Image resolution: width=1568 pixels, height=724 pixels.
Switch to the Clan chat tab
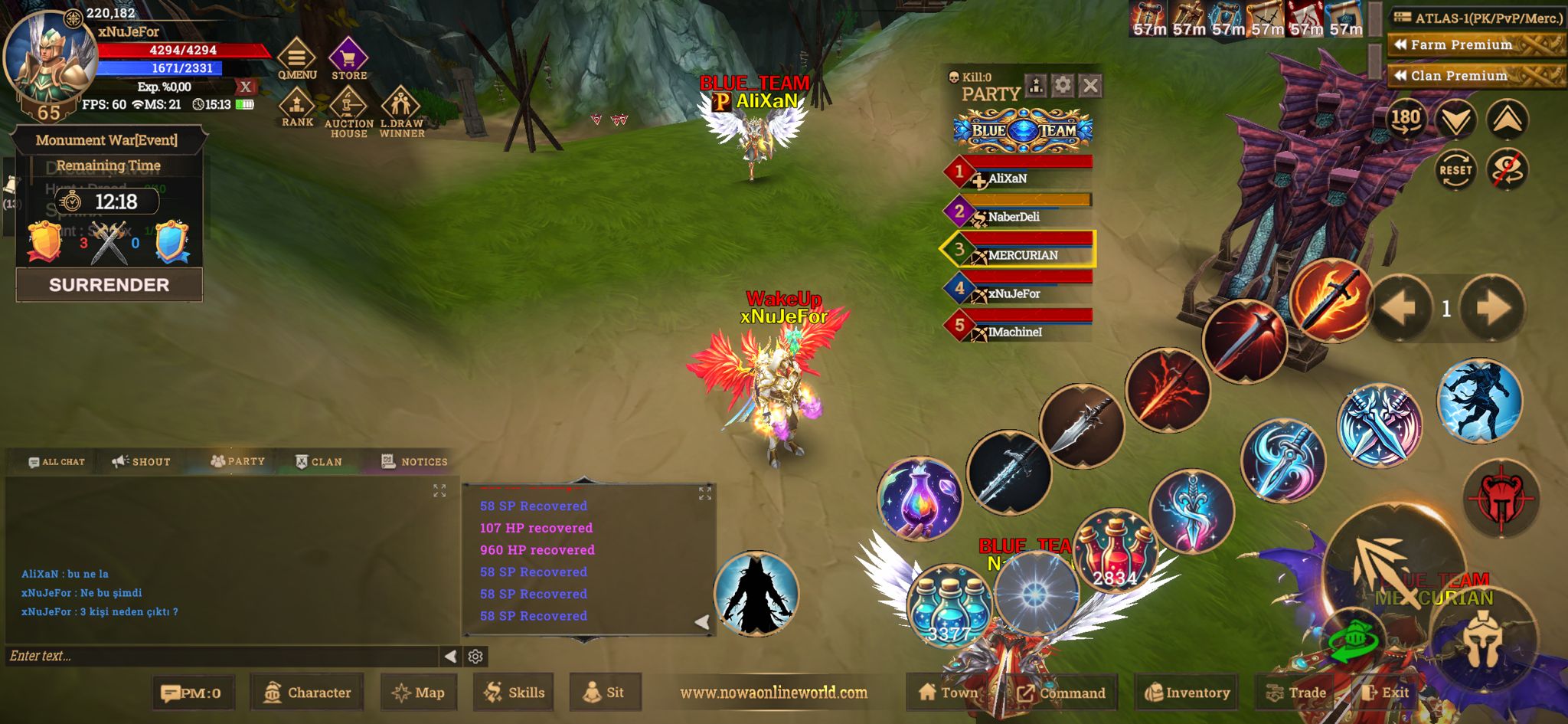[319, 461]
